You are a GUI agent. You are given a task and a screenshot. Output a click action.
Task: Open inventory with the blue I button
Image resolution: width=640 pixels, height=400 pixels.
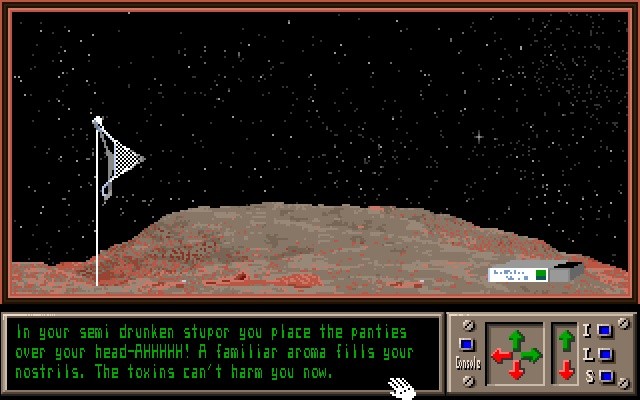coord(604,331)
